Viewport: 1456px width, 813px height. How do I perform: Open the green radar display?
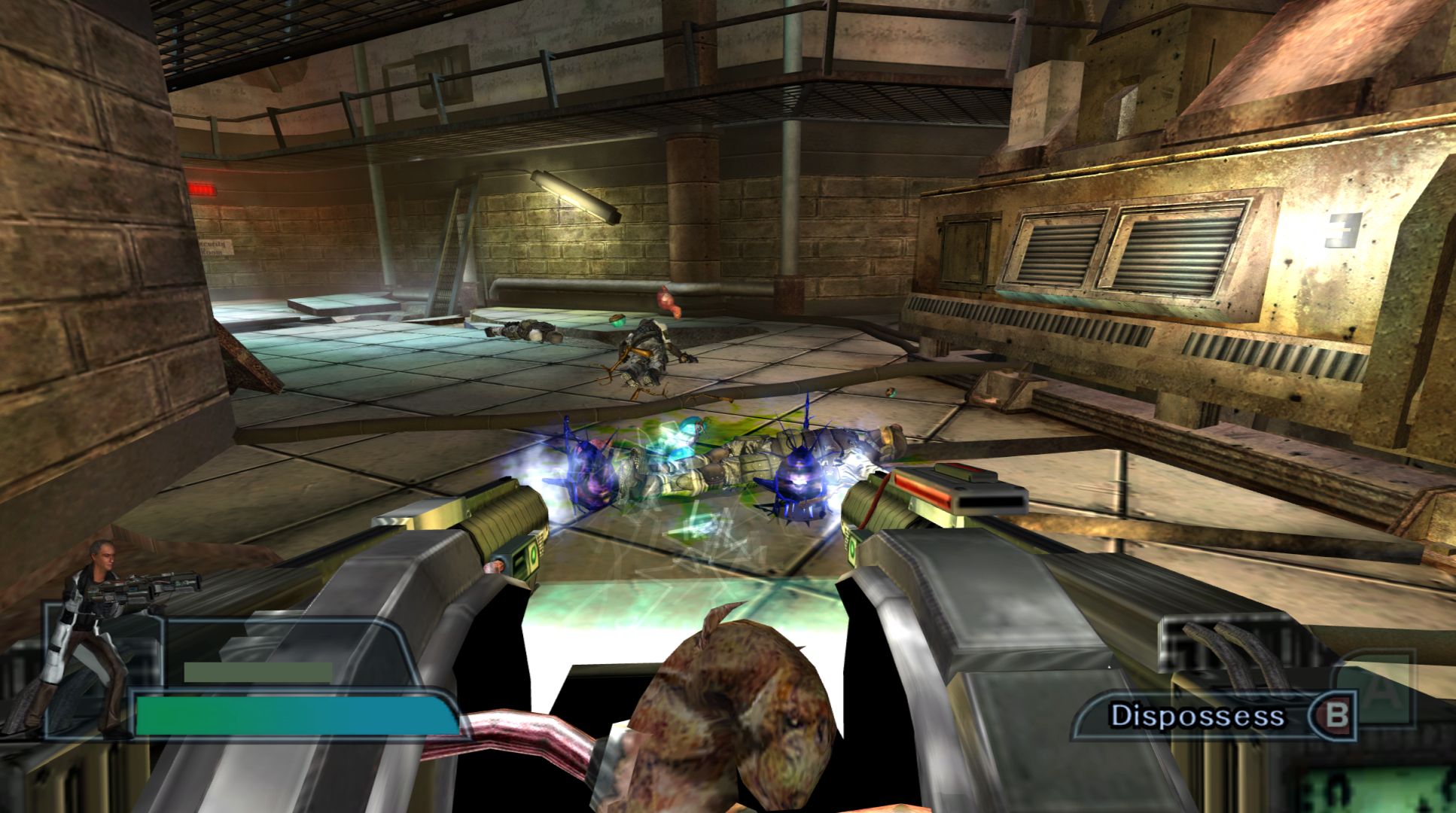click(1402, 788)
